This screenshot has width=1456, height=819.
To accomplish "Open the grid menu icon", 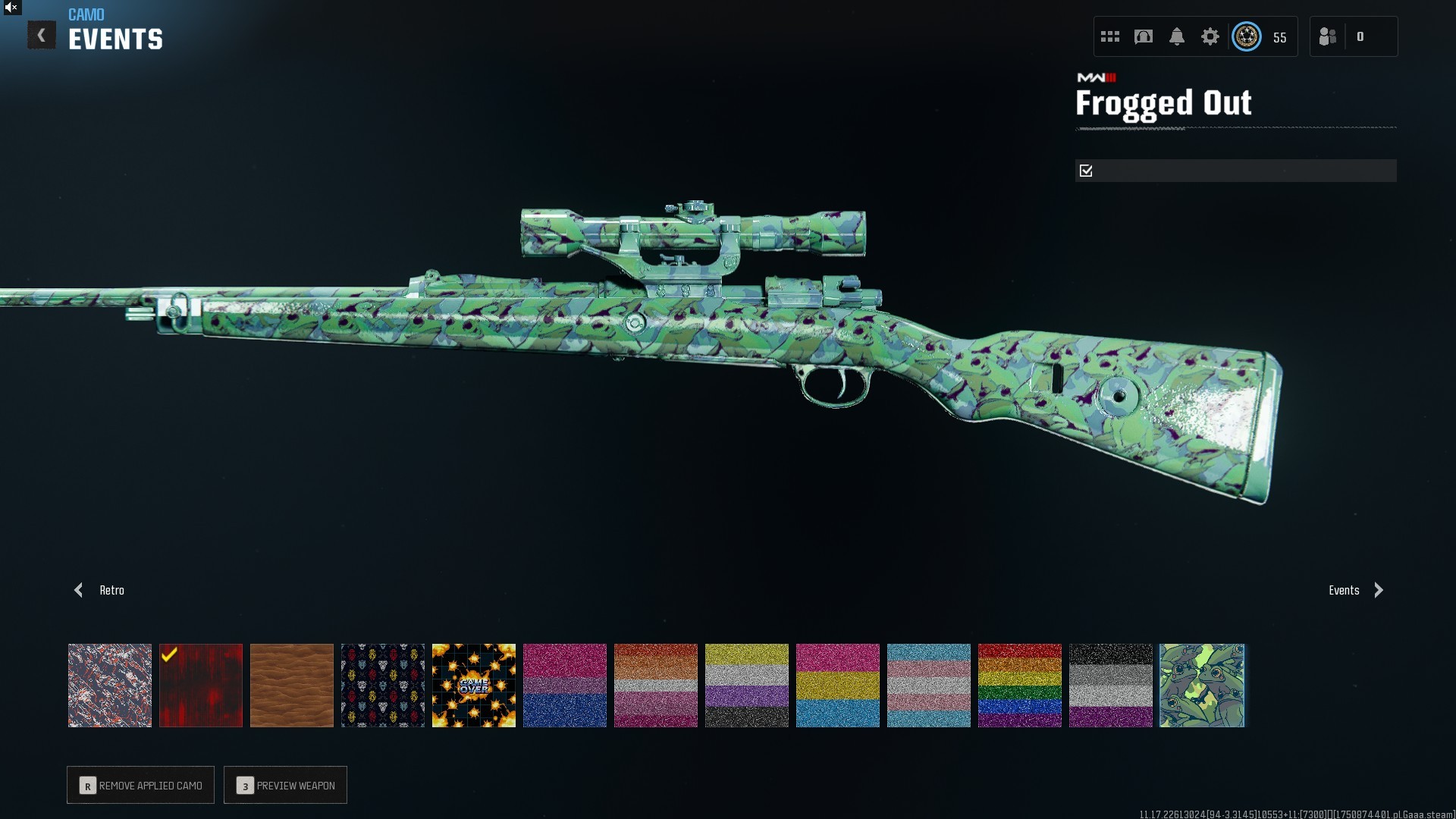I will click(x=1110, y=36).
